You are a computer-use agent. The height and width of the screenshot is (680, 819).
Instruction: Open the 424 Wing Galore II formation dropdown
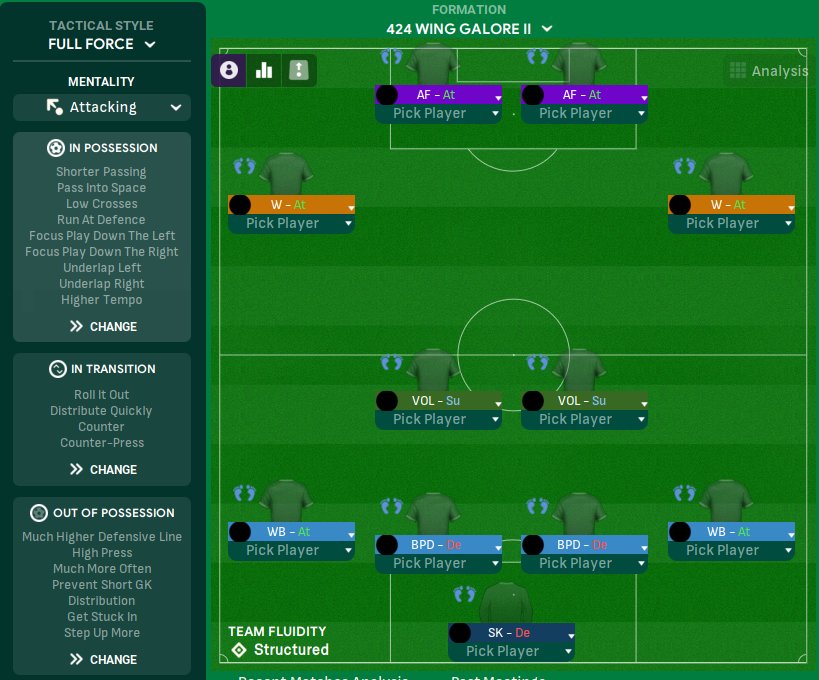click(469, 29)
